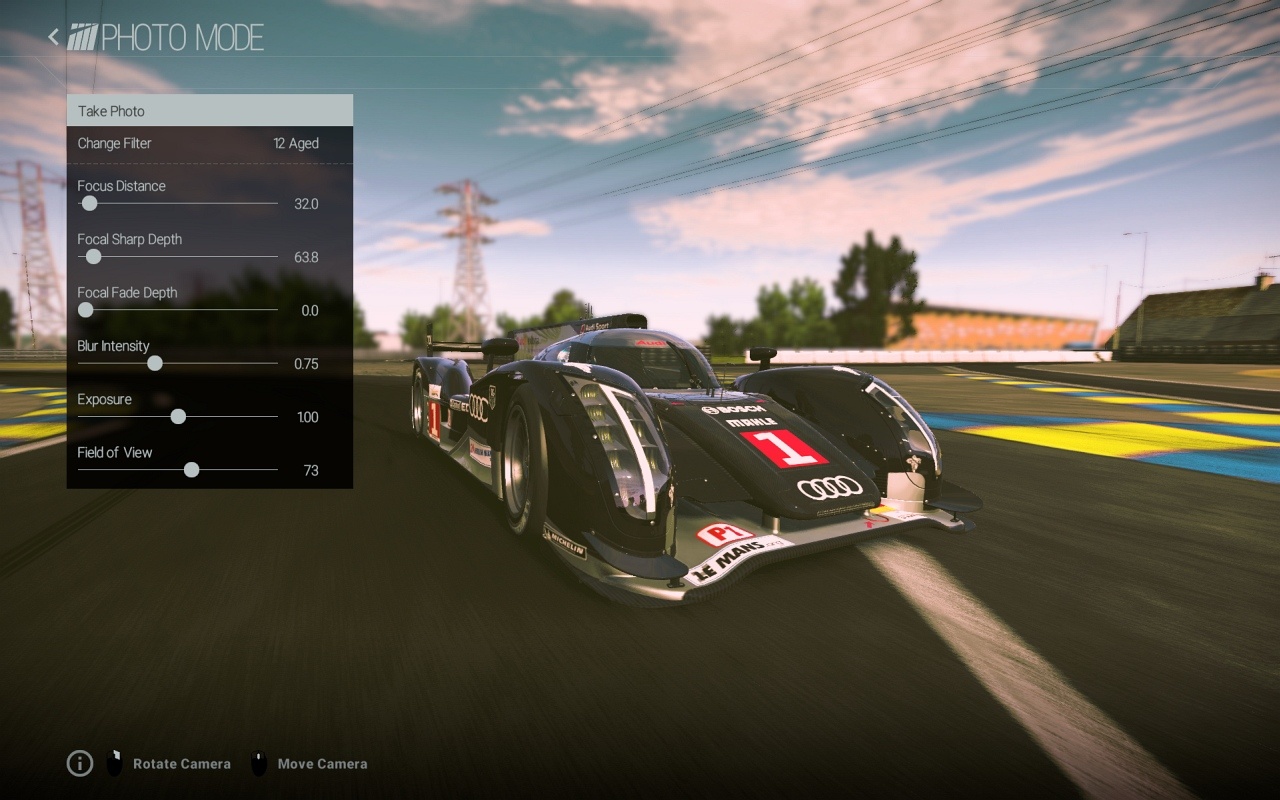Click the Exposure slider handle
The width and height of the screenshot is (1280, 800).
click(178, 417)
